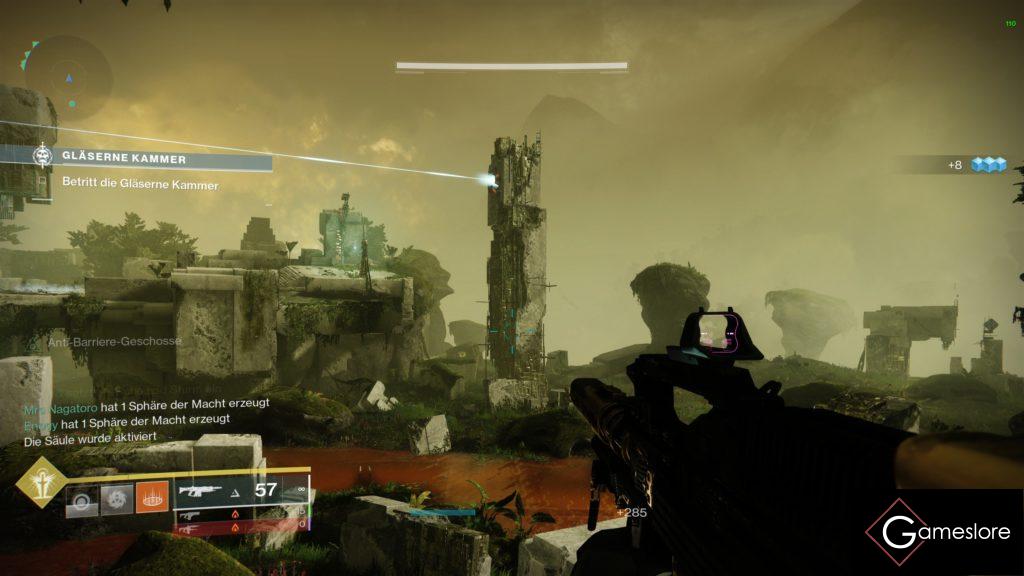Select the blue cubes +8 reward indicator
The image size is (1024, 576).
(977, 165)
